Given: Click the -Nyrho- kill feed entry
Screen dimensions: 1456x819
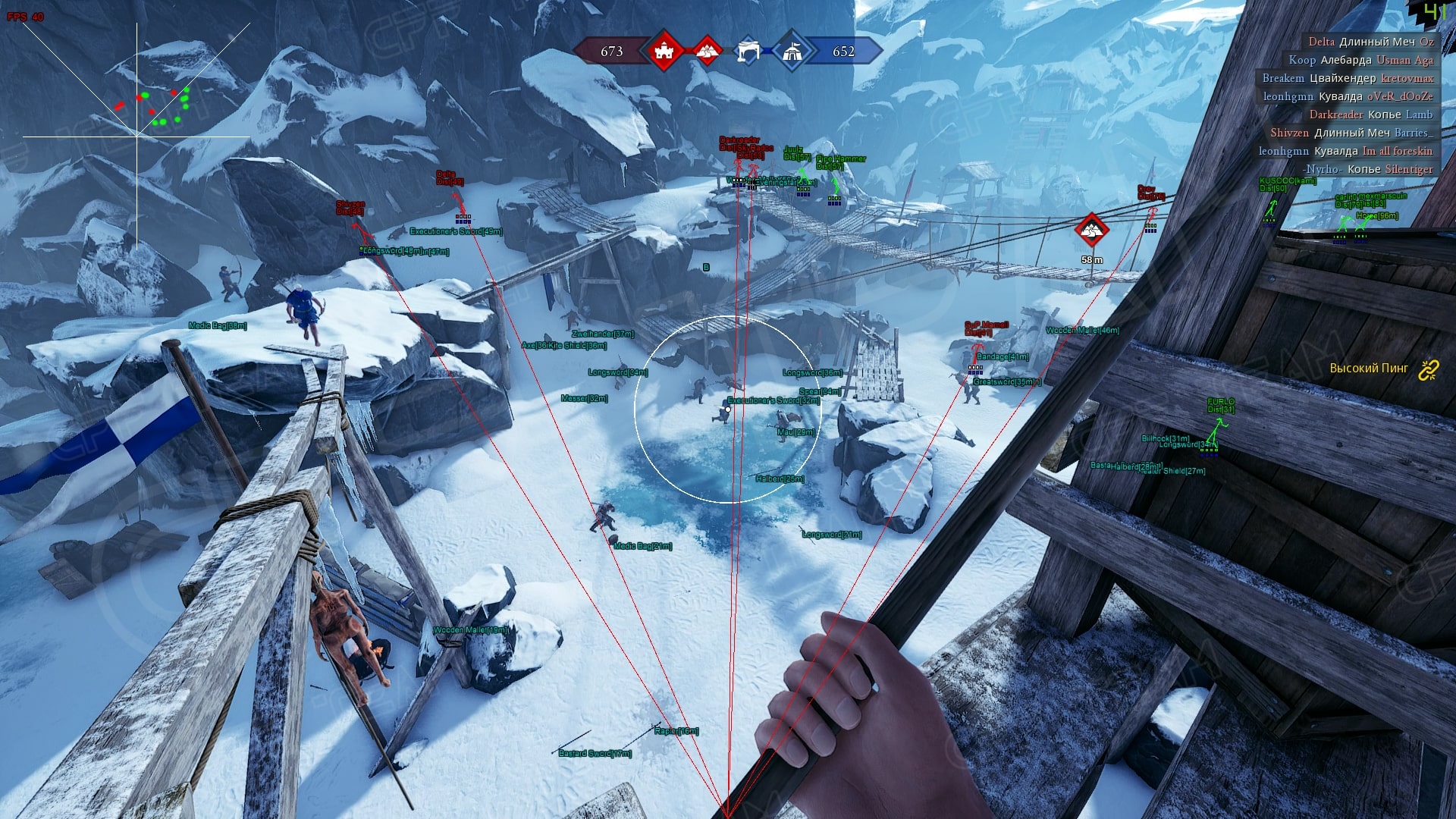Looking at the screenshot, I should click(x=1367, y=169).
